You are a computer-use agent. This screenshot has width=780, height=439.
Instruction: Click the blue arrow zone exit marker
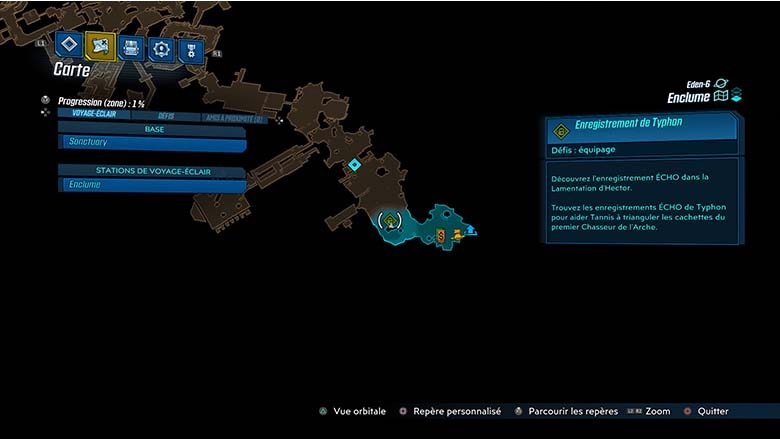471,230
